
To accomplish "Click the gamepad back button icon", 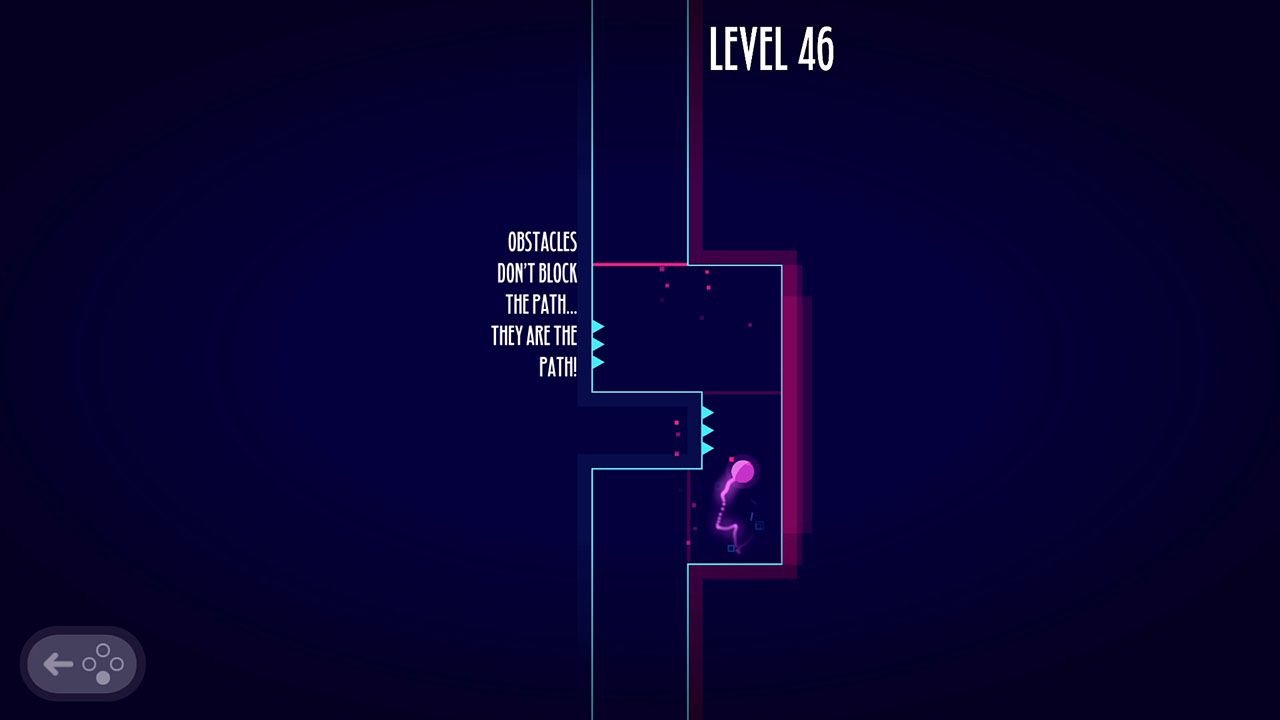I will coord(83,663).
